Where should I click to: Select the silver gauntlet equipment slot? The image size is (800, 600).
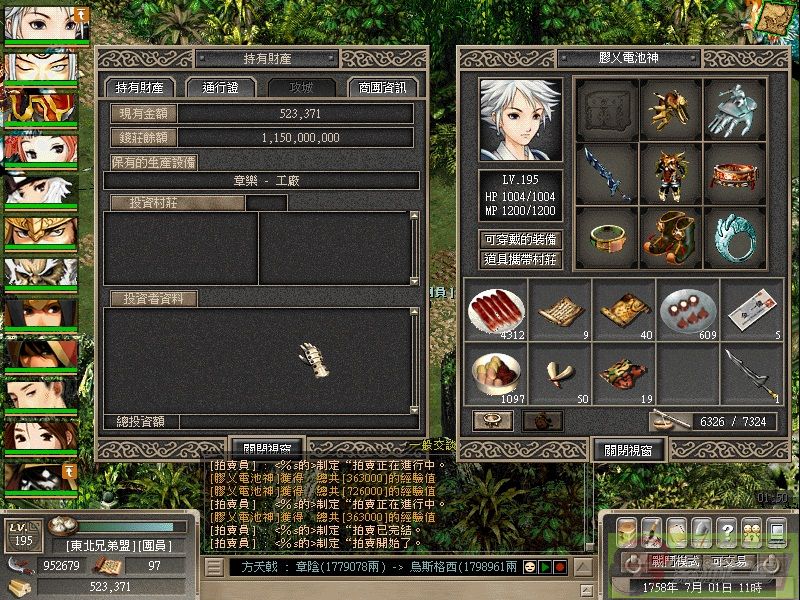tap(736, 108)
